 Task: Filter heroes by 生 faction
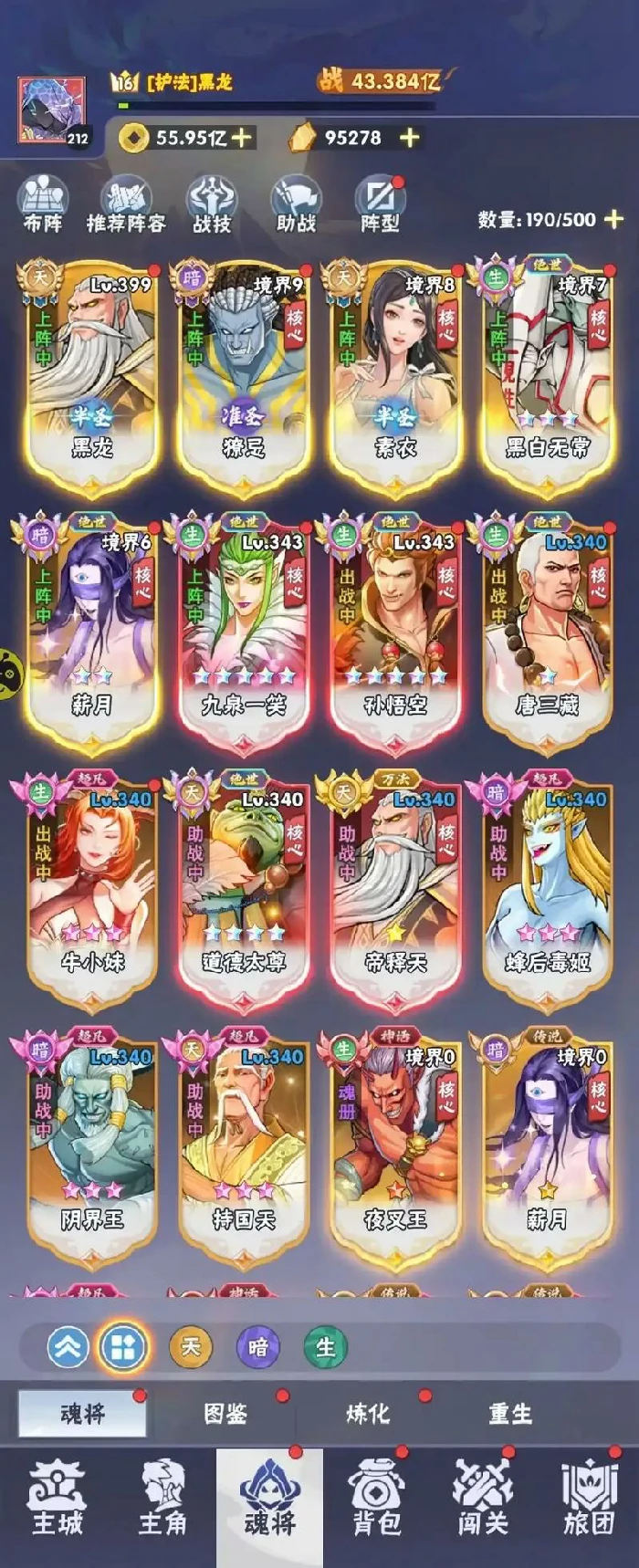(325, 1347)
